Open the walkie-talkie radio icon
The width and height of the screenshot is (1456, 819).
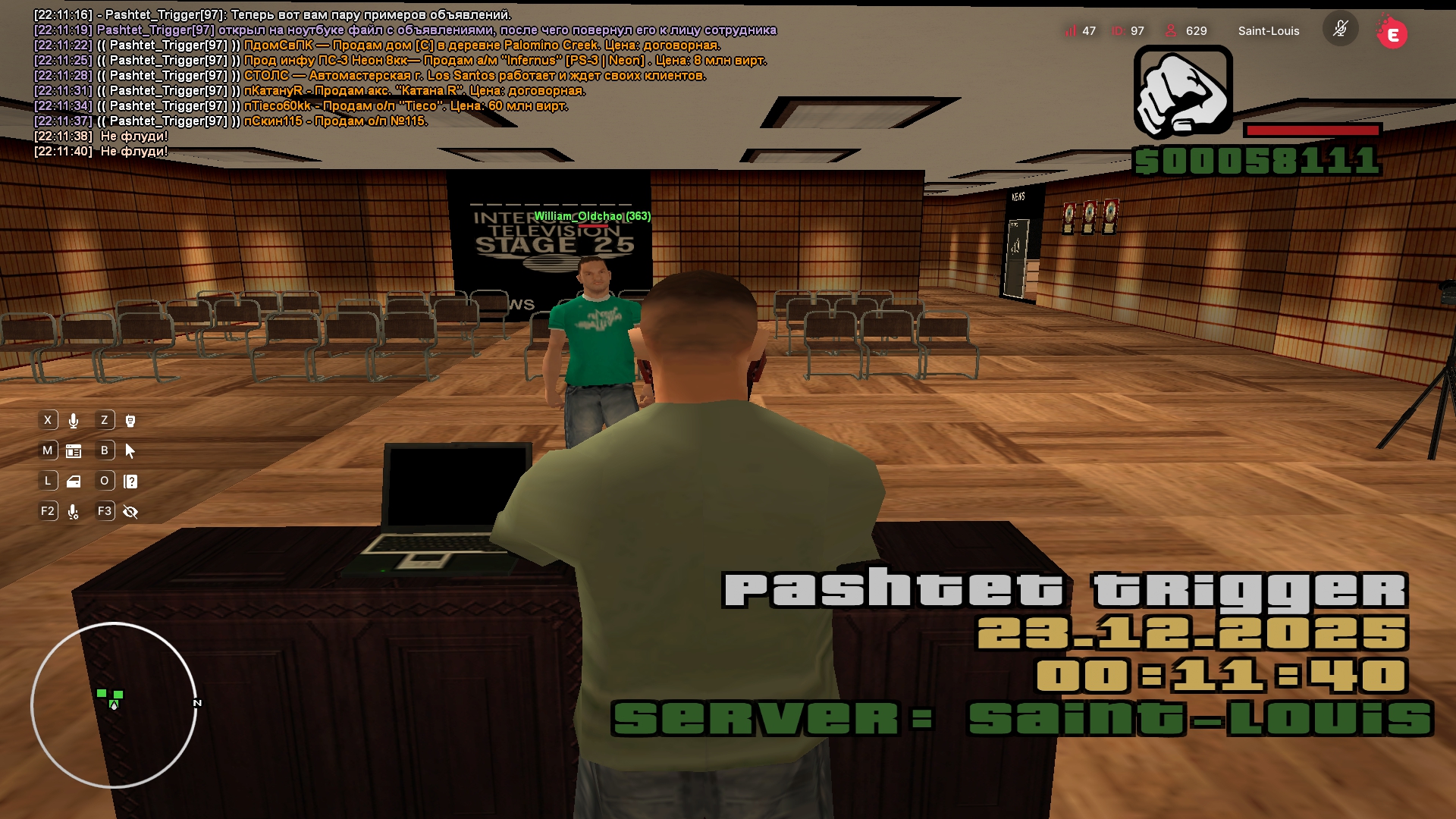tap(130, 421)
